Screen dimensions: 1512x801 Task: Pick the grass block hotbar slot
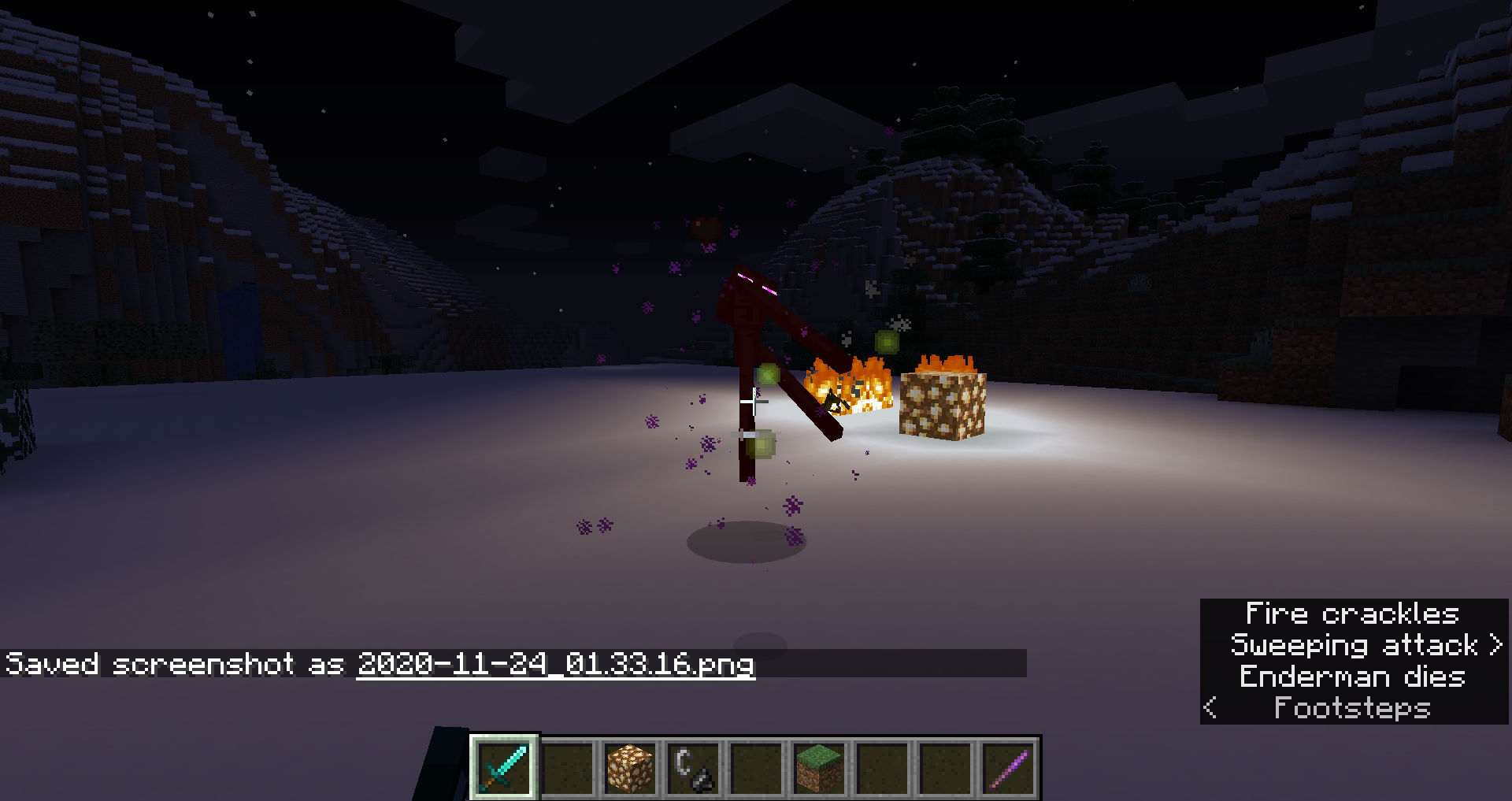(x=819, y=767)
